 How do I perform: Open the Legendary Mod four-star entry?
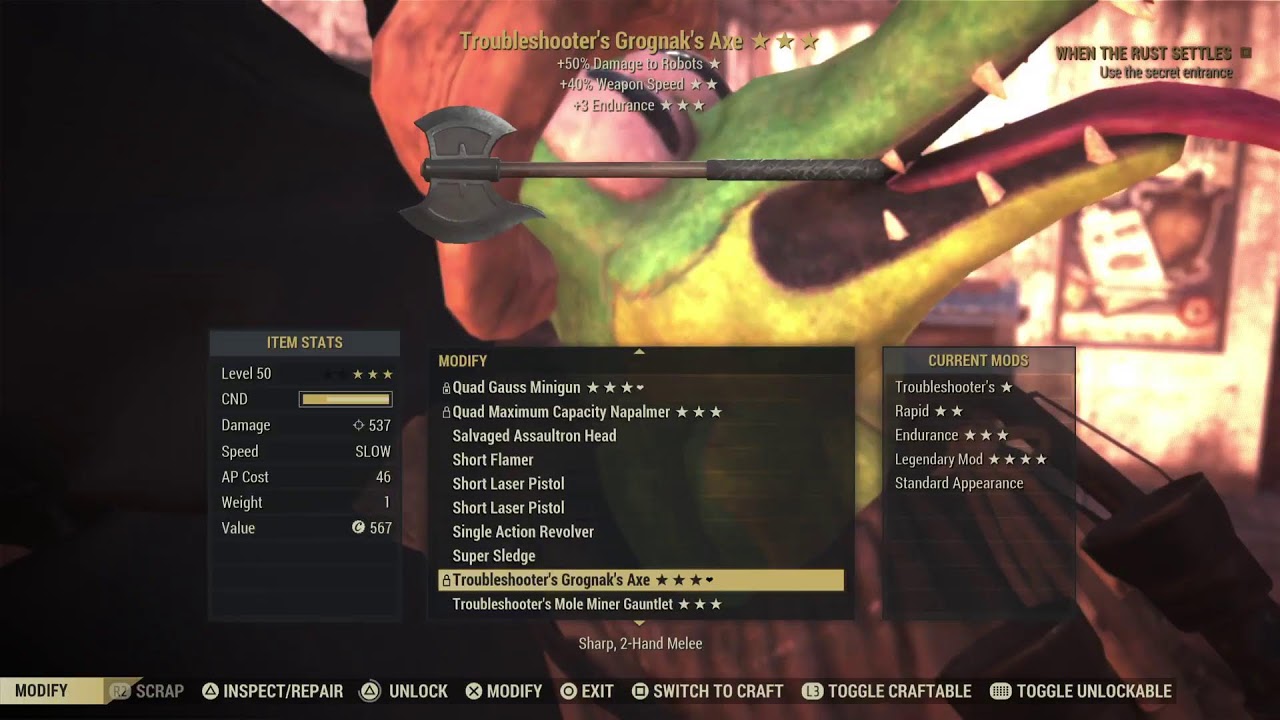tap(970, 459)
